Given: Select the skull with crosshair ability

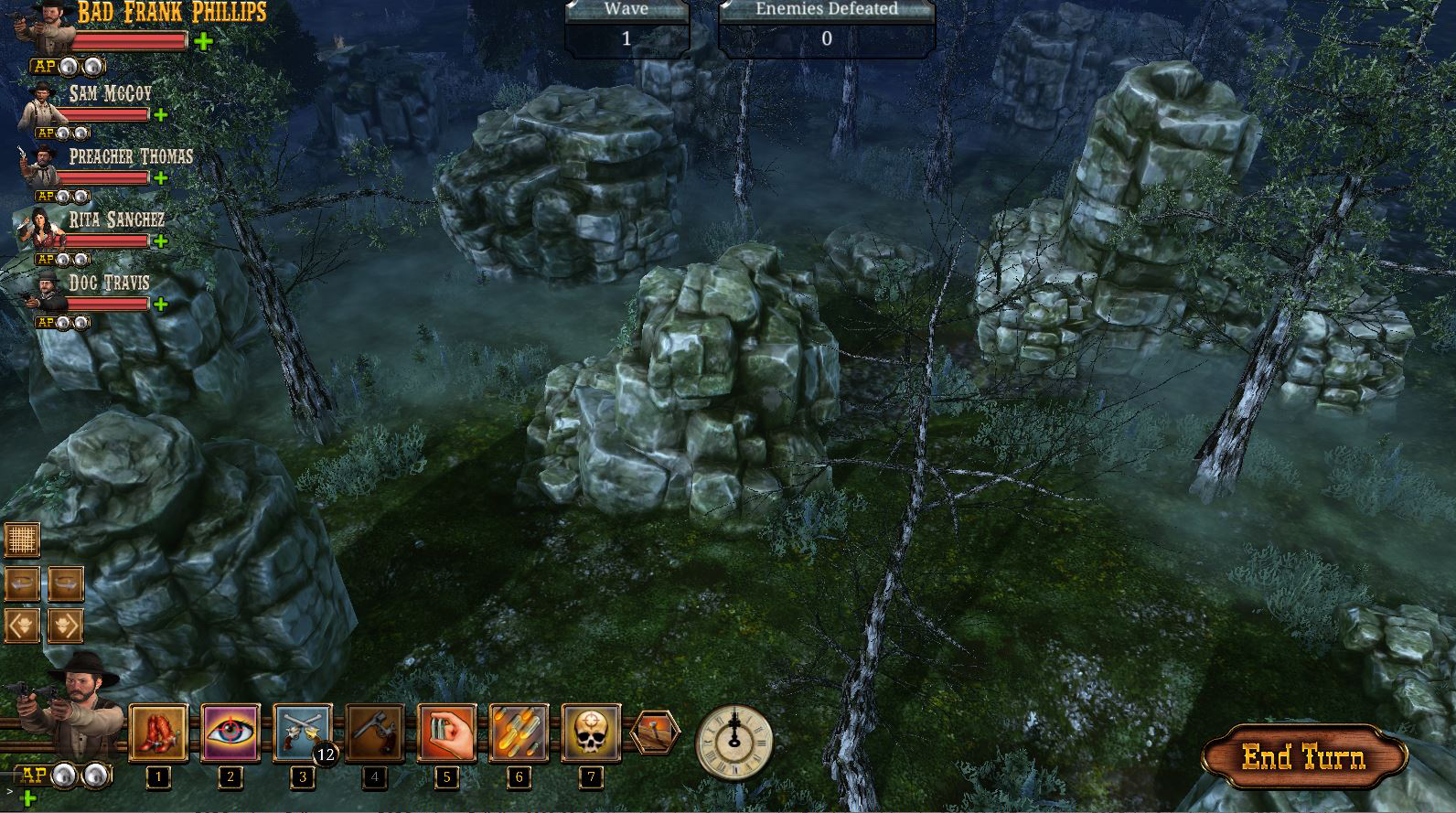Looking at the screenshot, I should [x=591, y=733].
